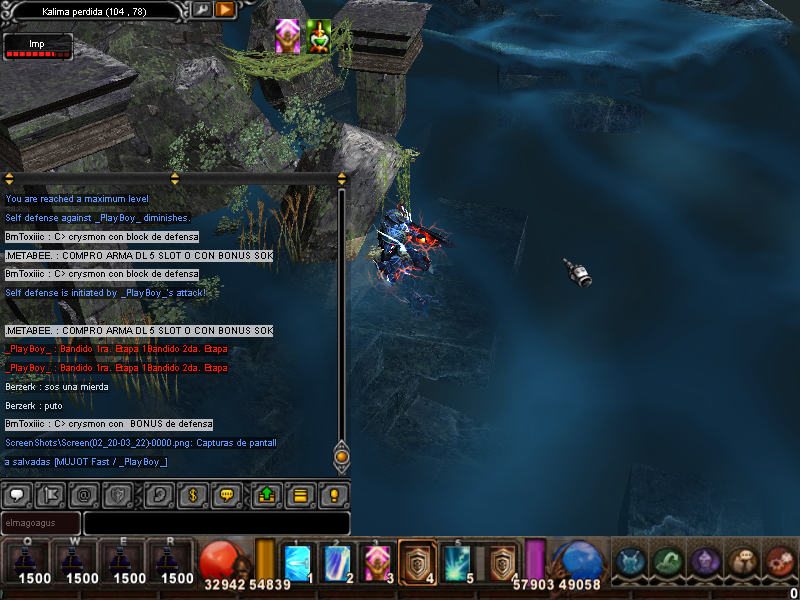Toggle the ear whisper button
The image size is (800, 600).
coord(158,494)
